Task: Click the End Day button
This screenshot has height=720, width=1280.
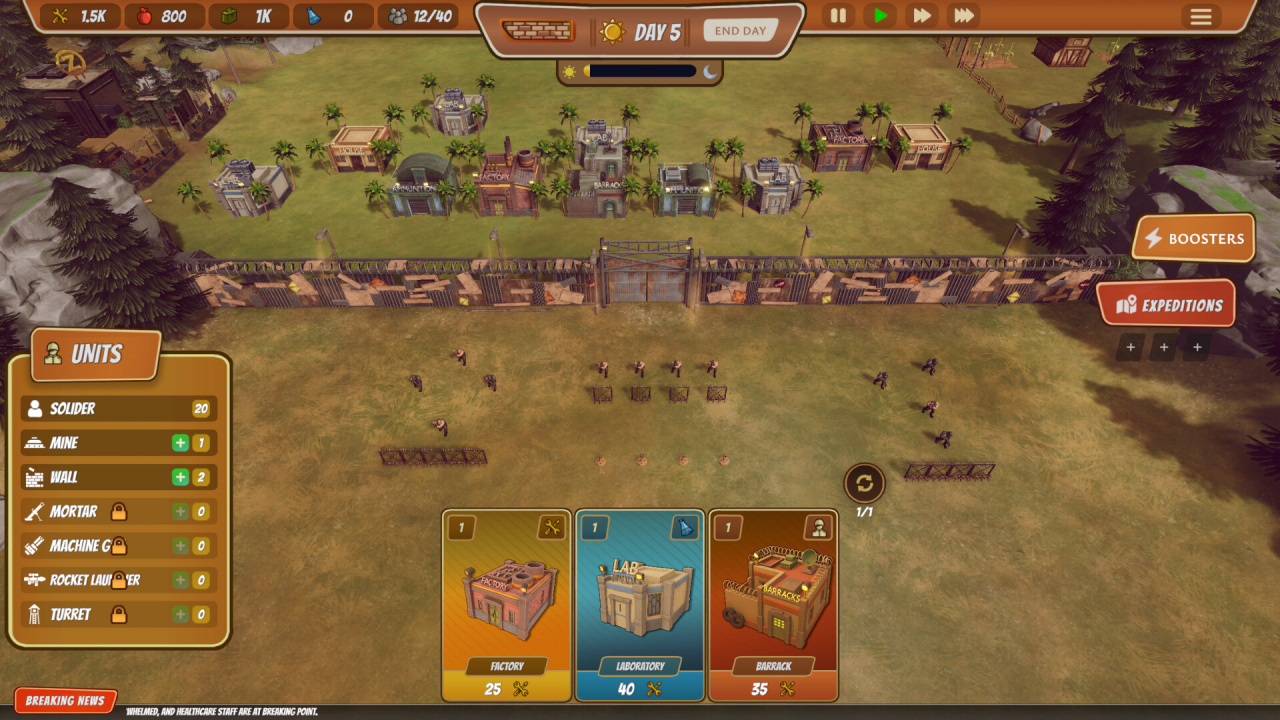Action: point(740,31)
